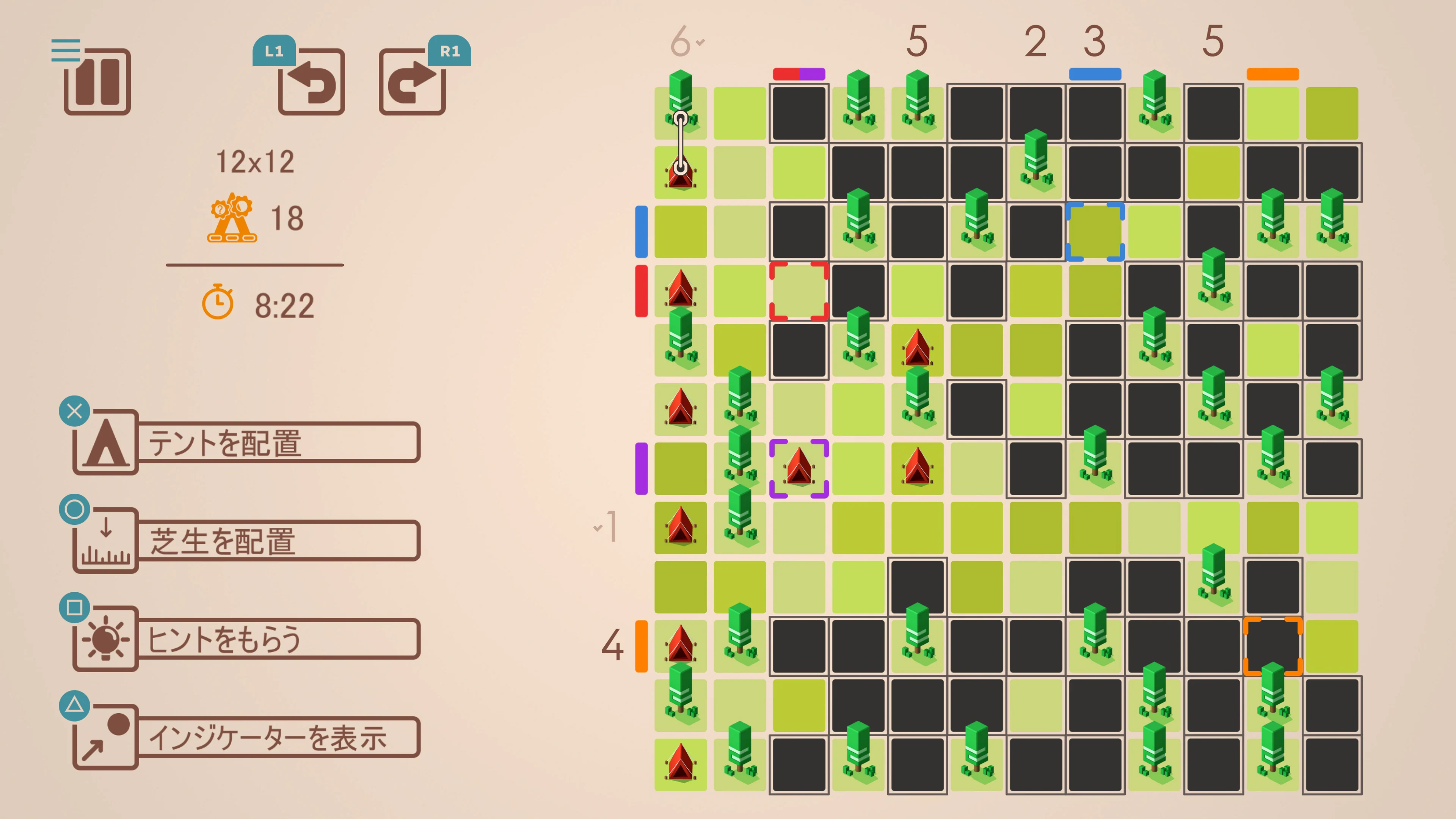Toggle the cell with red dashed selection
The height and width of the screenshot is (819, 1456).
point(799,290)
